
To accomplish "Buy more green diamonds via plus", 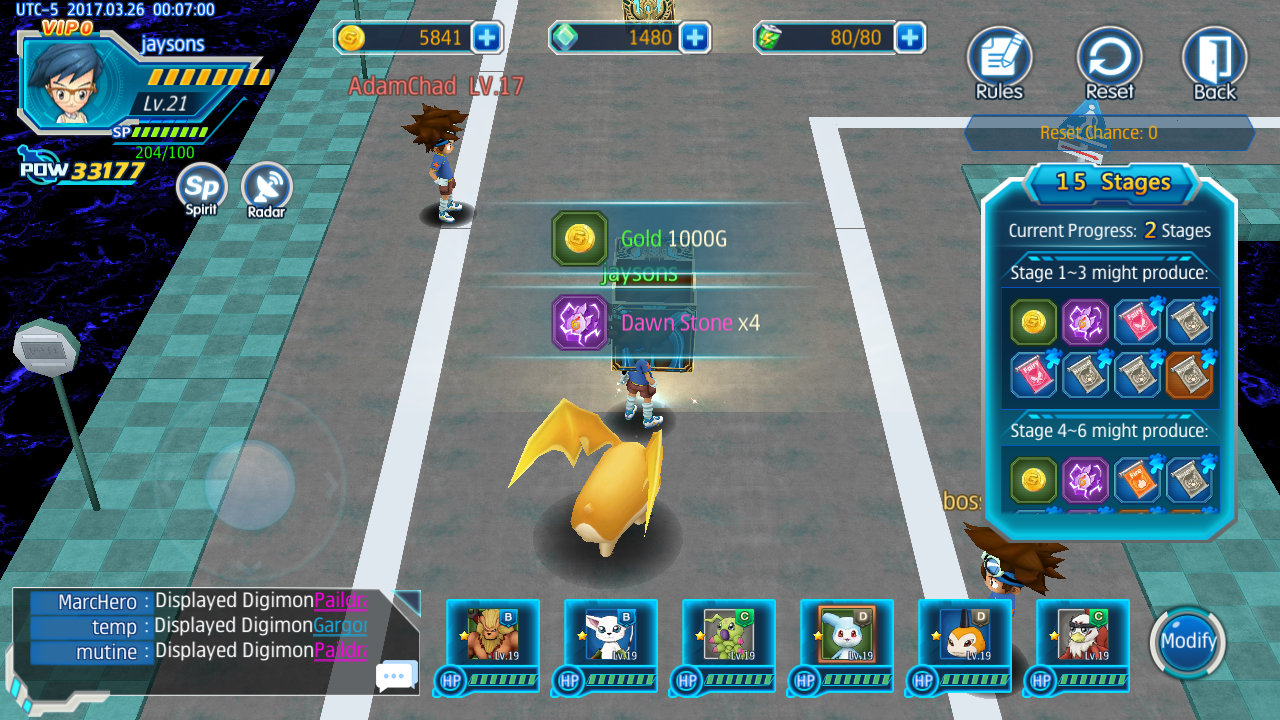I will (x=694, y=38).
